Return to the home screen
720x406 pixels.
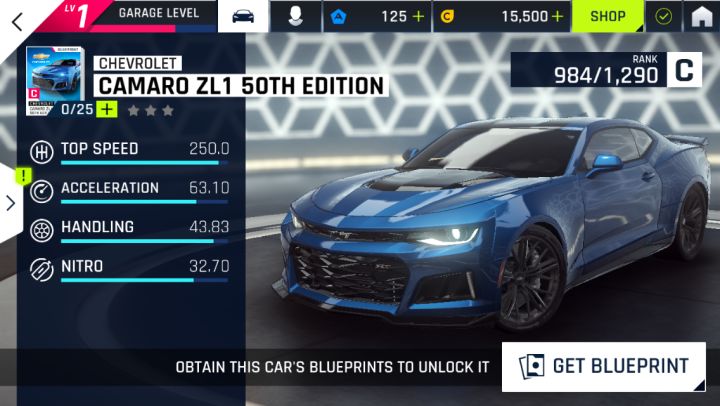702,17
